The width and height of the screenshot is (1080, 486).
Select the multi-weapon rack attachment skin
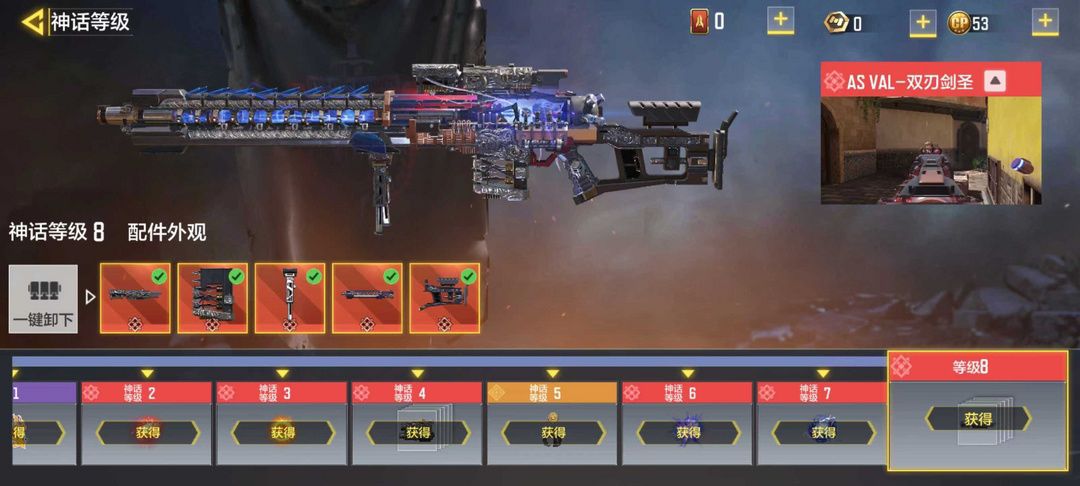(x=213, y=298)
